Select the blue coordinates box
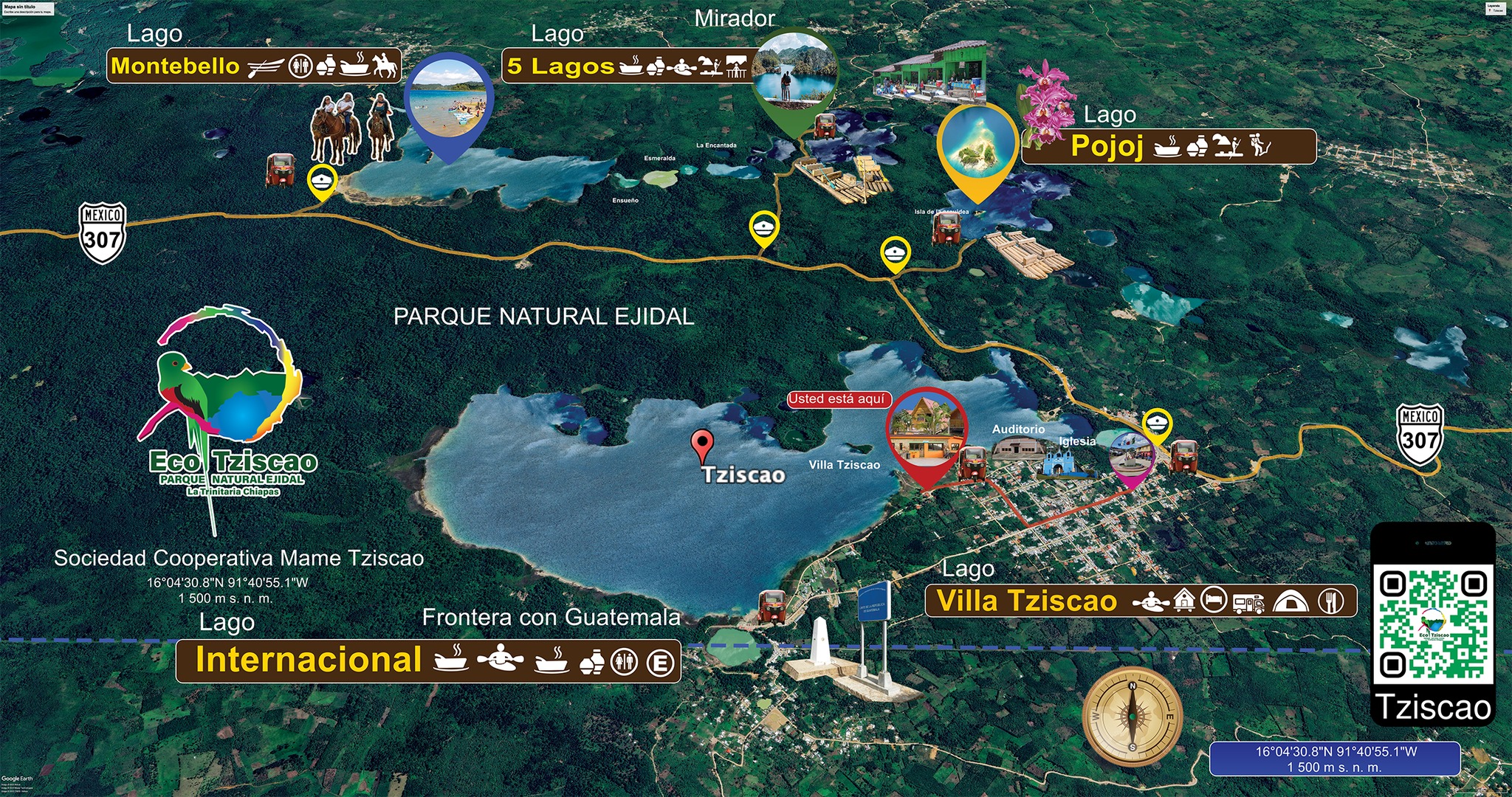The width and height of the screenshot is (1512, 797). click(x=1335, y=759)
